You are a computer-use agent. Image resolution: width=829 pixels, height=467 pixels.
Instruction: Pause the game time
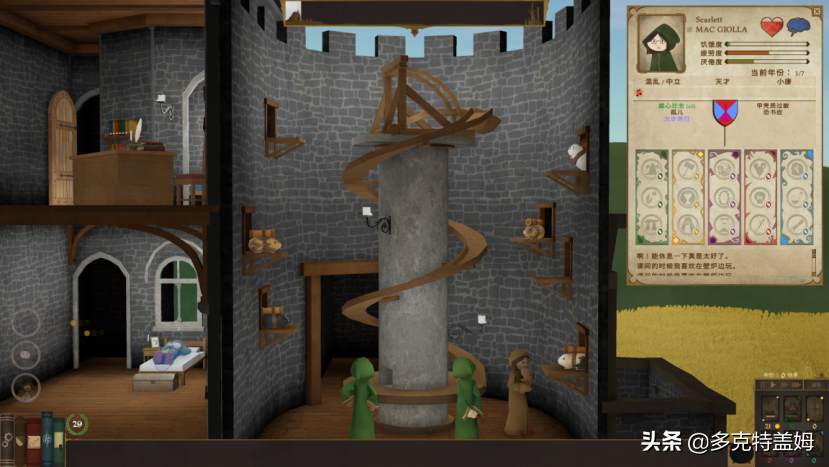(x=765, y=383)
